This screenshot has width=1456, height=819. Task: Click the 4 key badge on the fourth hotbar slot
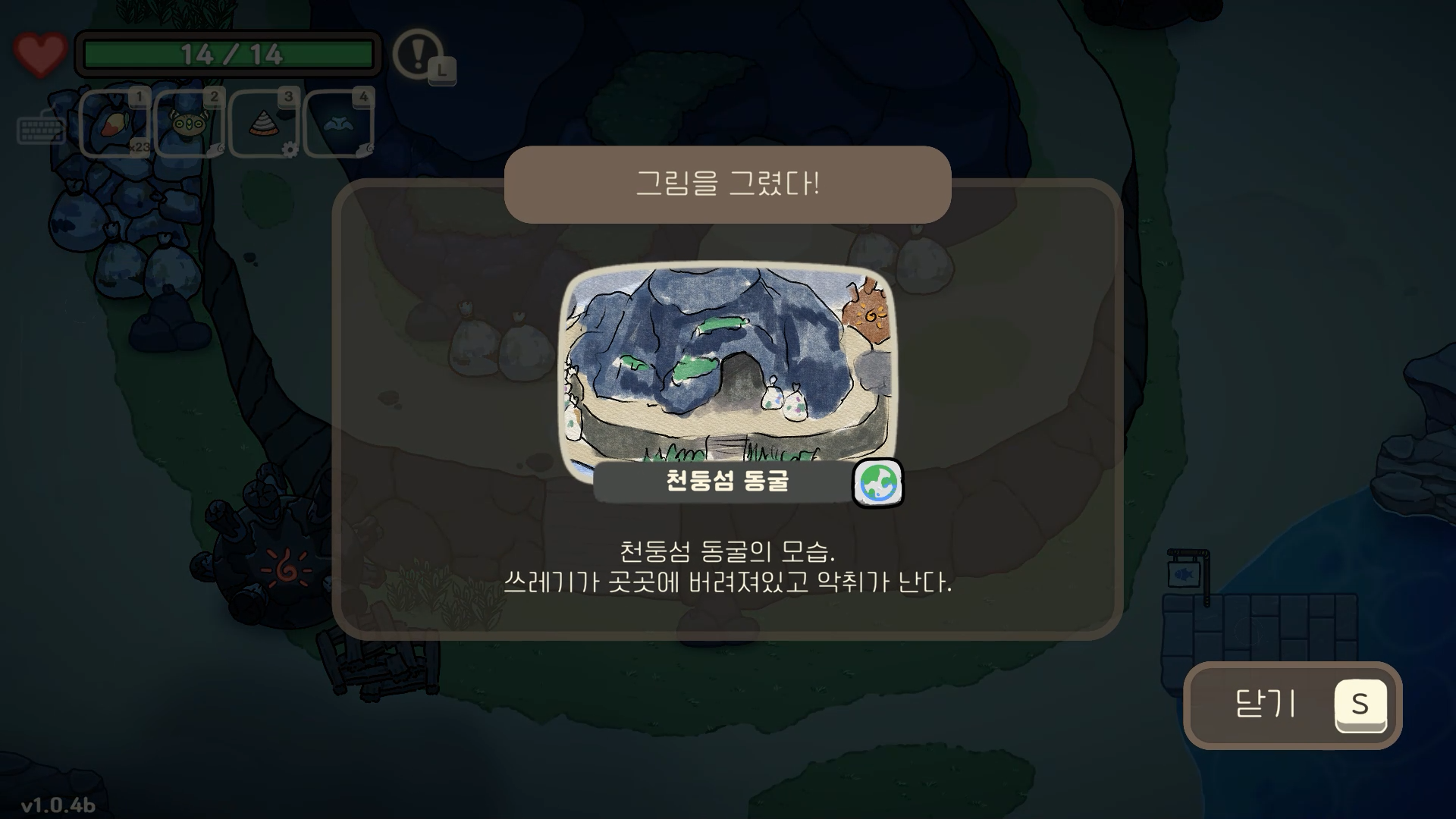364,96
